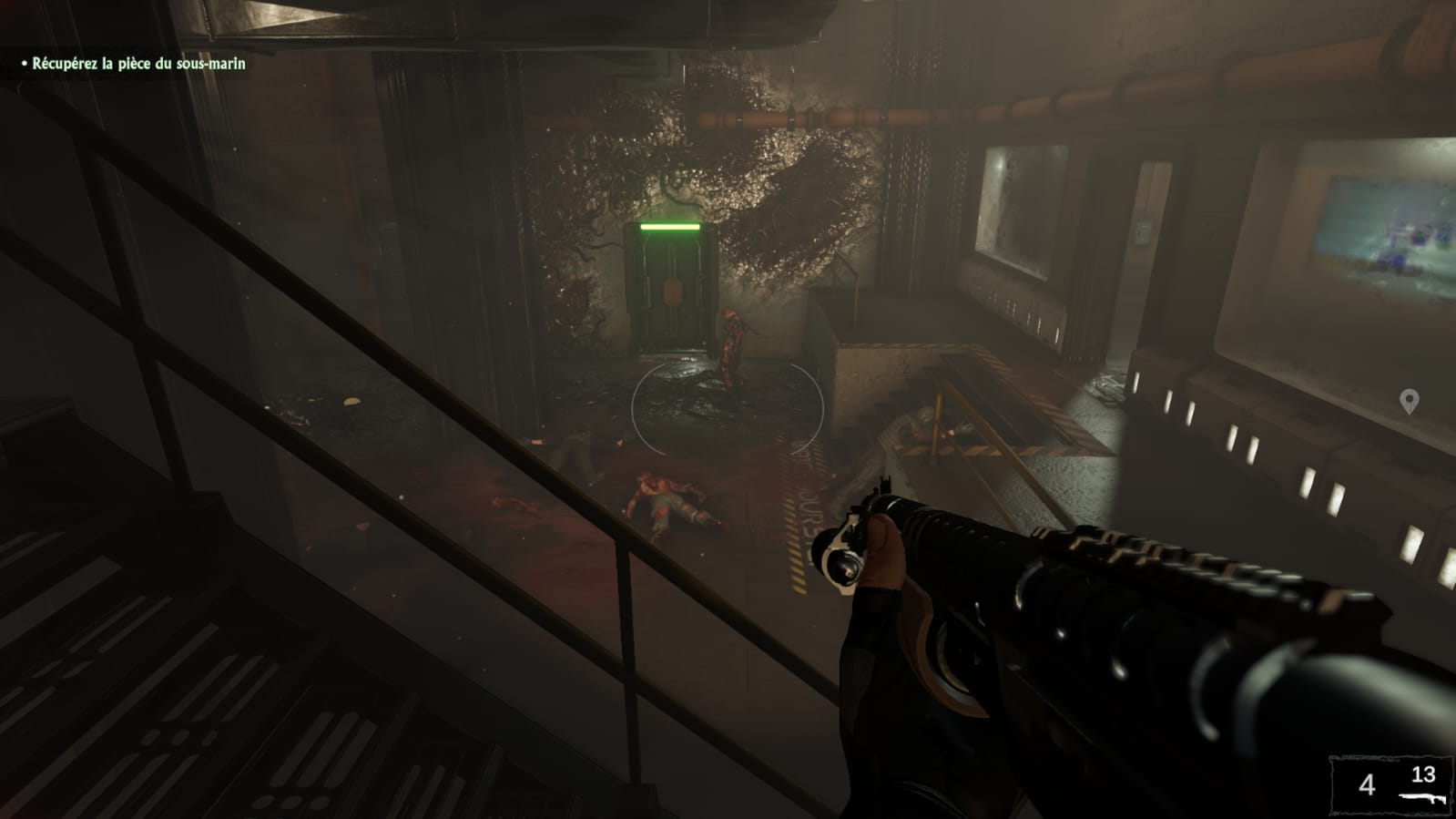Click the objective waypoint pin marker
Image resolution: width=1456 pixels, height=819 pixels.
coord(1409,401)
